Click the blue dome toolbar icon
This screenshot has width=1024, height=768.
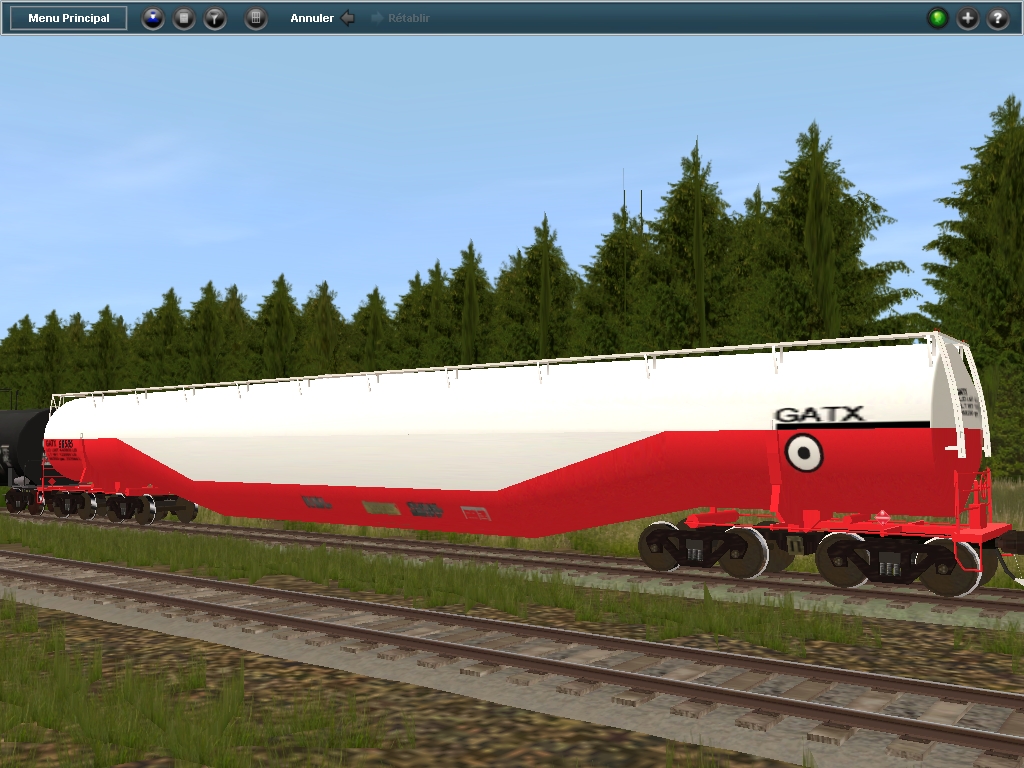point(152,18)
